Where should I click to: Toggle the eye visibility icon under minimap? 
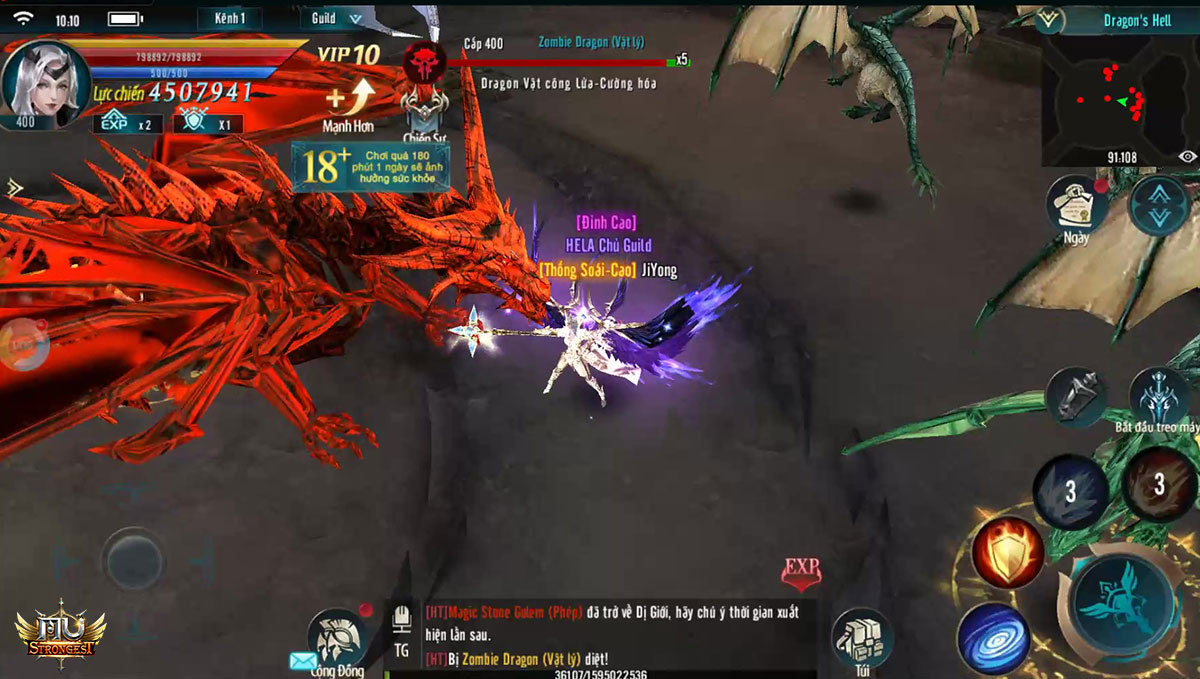(x=1187, y=157)
